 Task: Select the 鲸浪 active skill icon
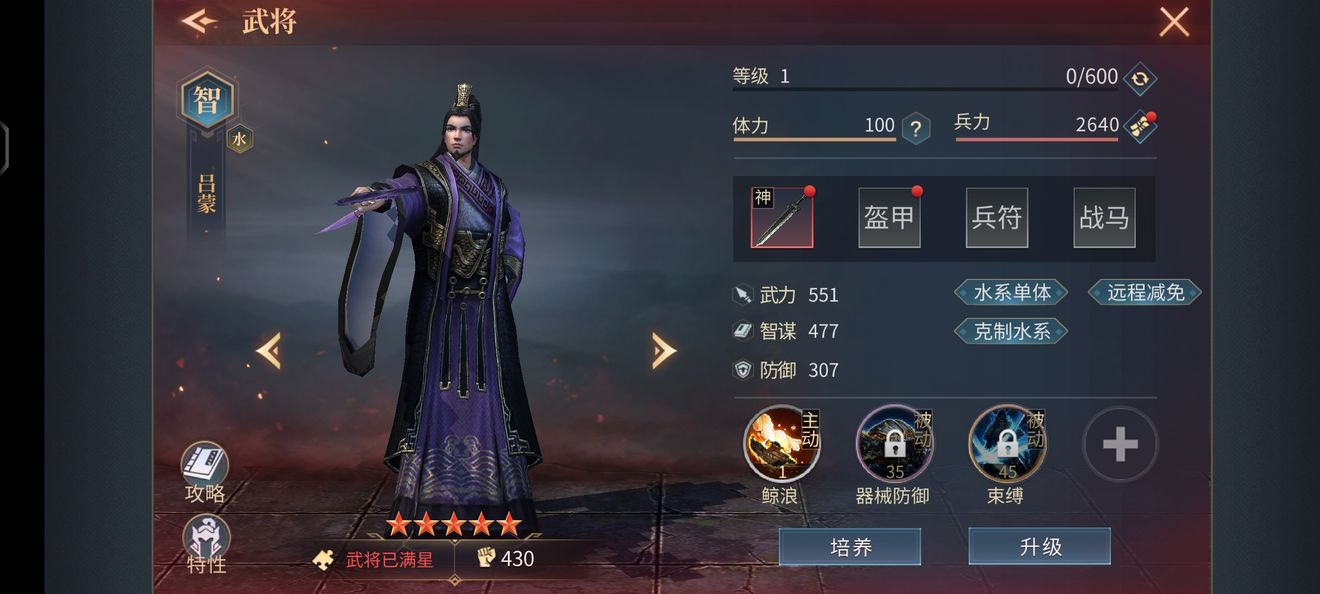click(781, 444)
